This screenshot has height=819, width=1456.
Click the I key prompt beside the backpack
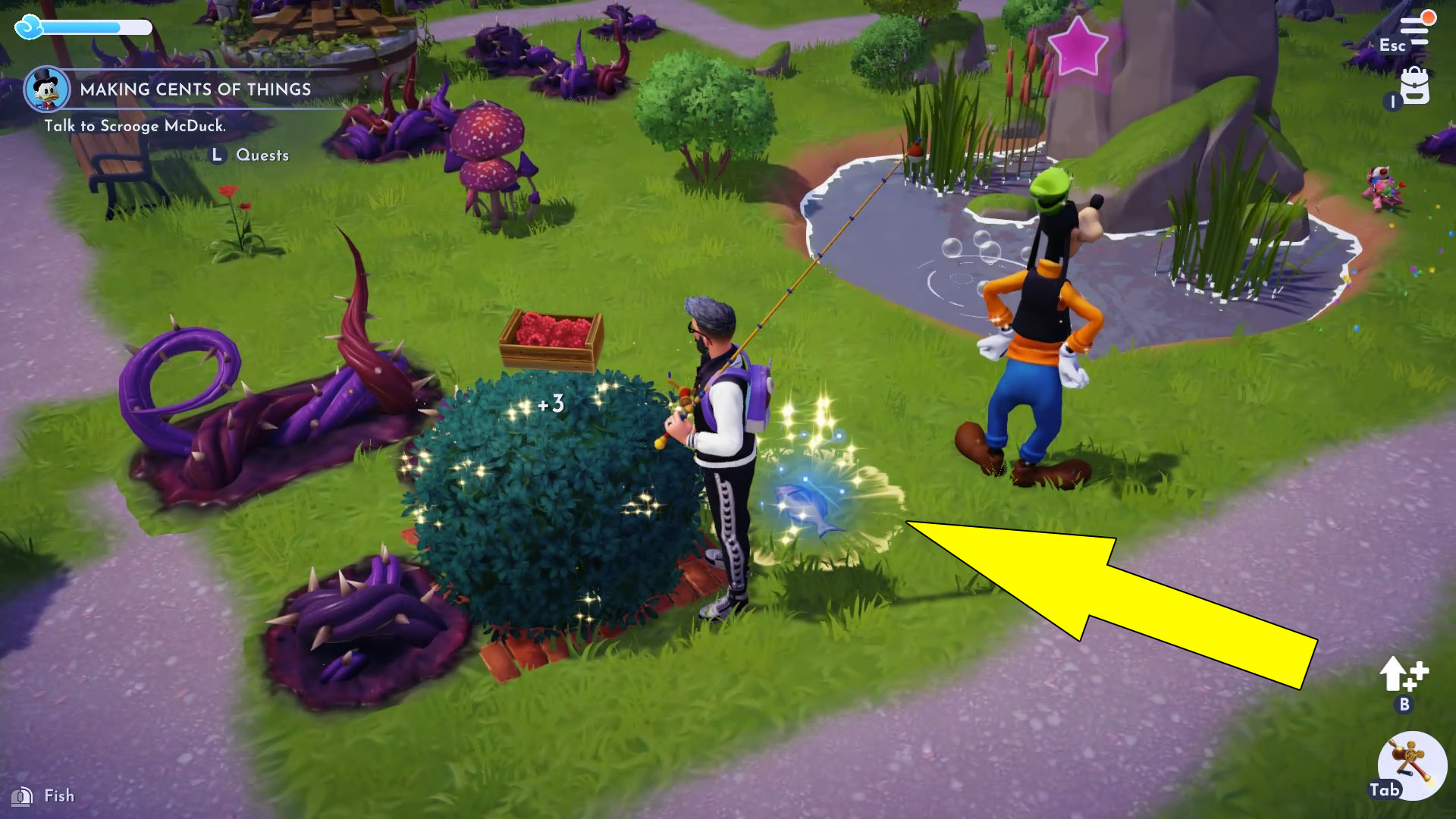[1393, 99]
